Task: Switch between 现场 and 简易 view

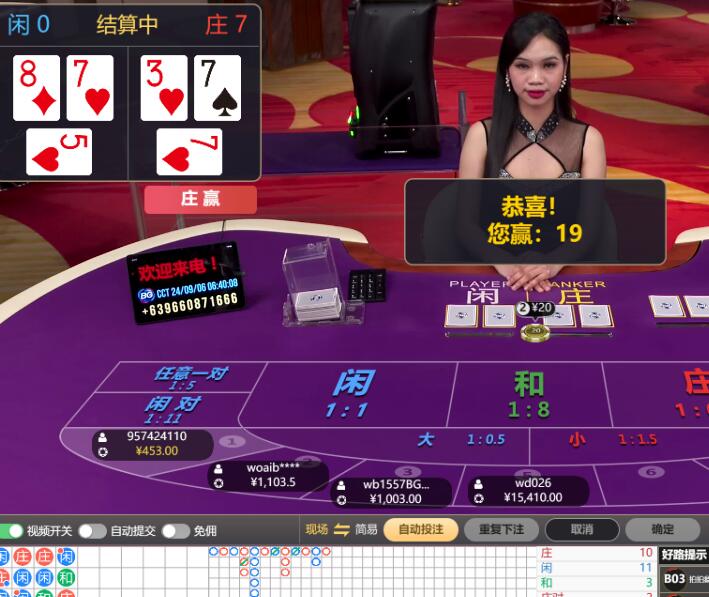Action: (341, 529)
